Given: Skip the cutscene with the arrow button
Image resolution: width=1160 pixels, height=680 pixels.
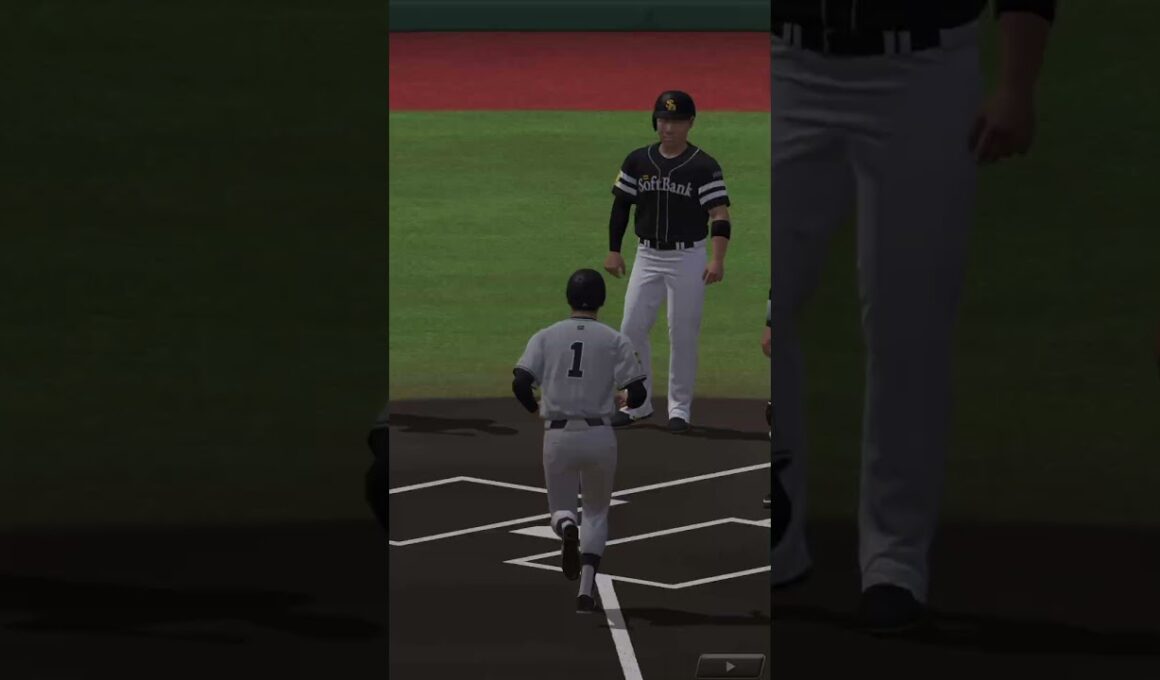Looking at the screenshot, I should [730, 666].
